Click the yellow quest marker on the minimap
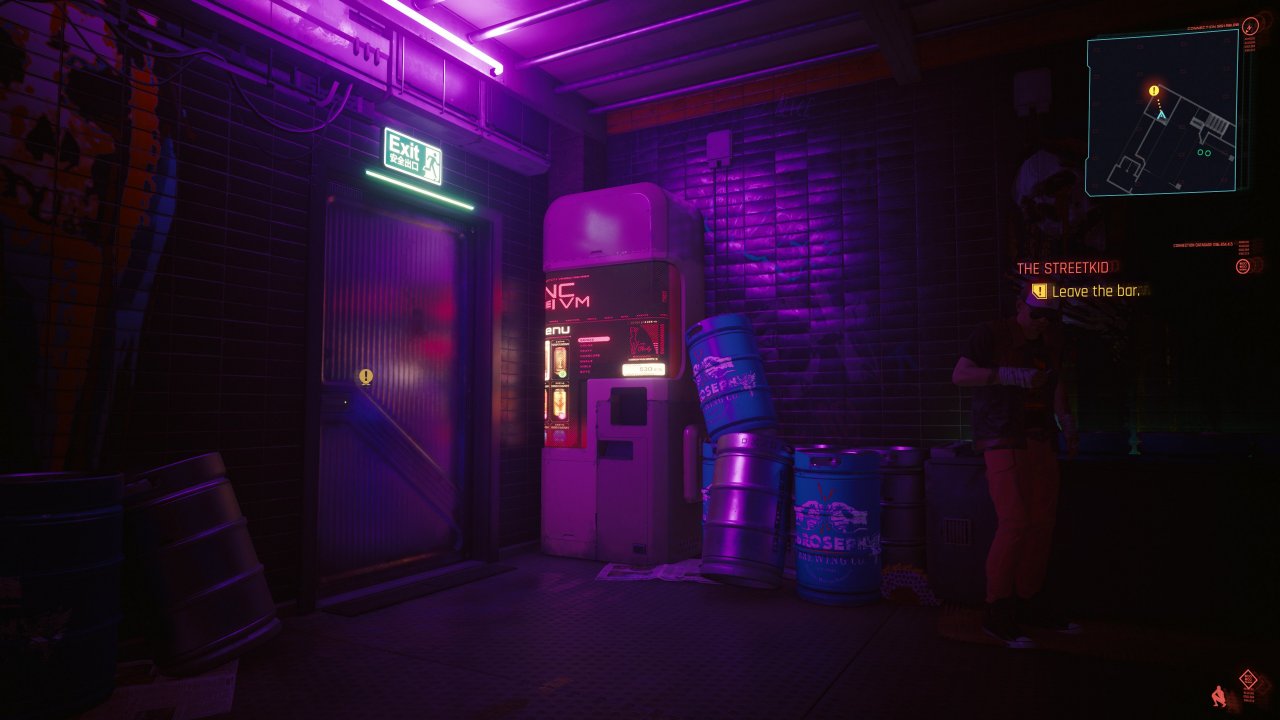1280x720 pixels. 1154,90
